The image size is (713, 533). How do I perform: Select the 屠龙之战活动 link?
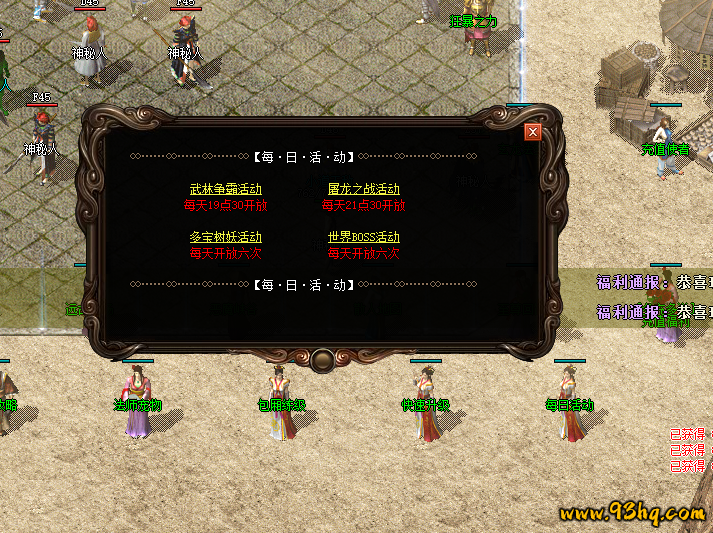tap(363, 189)
